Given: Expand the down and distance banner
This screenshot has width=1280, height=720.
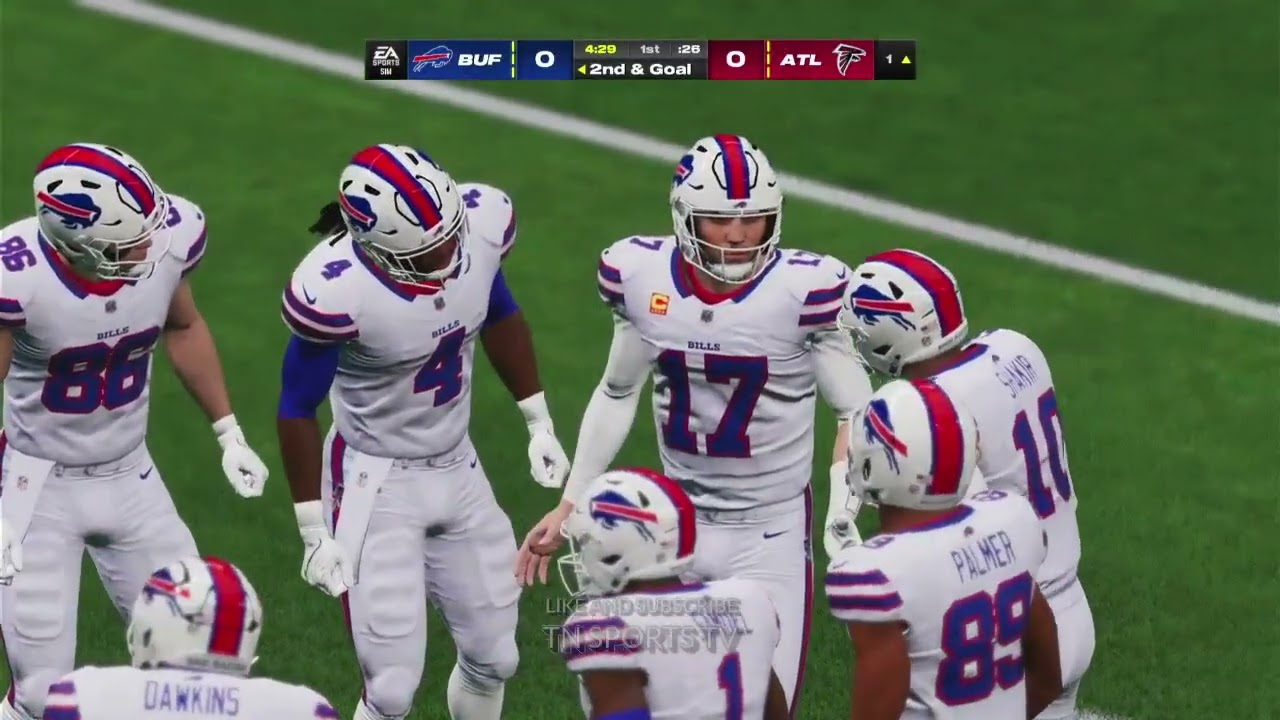Looking at the screenshot, I should click(x=640, y=70).
